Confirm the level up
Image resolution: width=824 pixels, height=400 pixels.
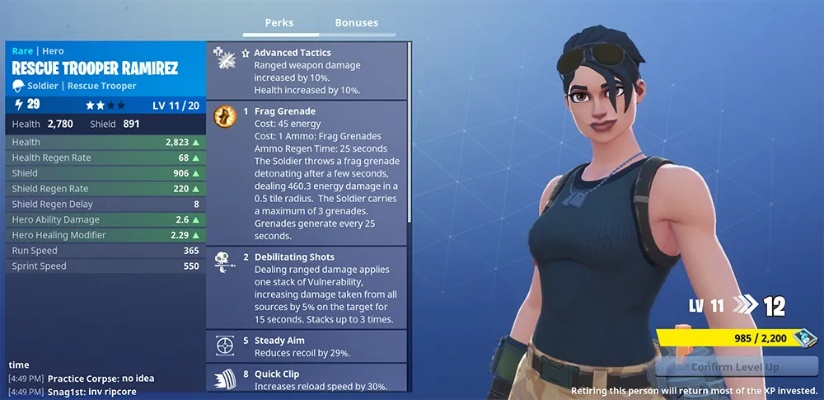(x=737, y=366)
